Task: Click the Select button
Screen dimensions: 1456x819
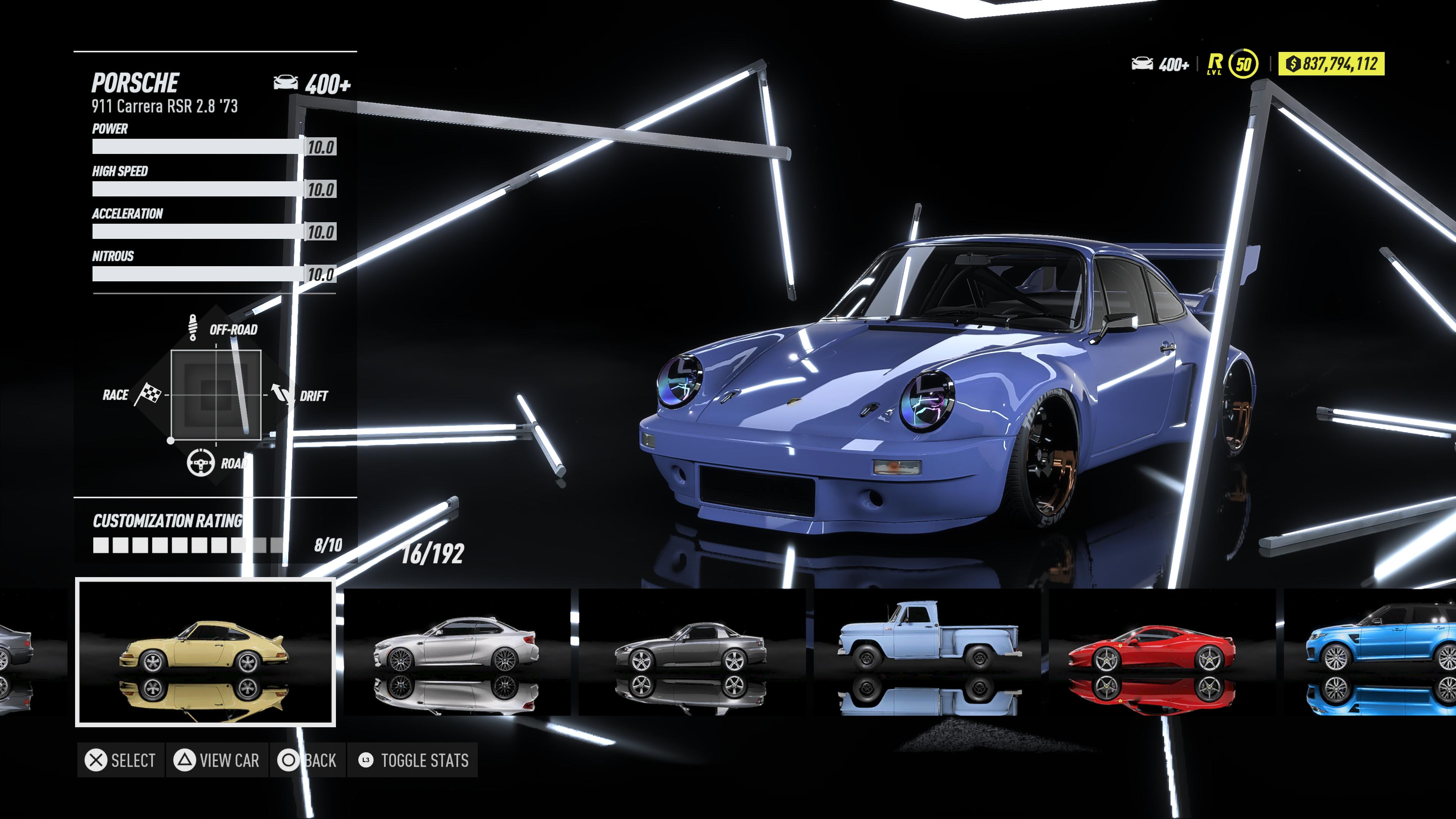Action: pos(121,760)
